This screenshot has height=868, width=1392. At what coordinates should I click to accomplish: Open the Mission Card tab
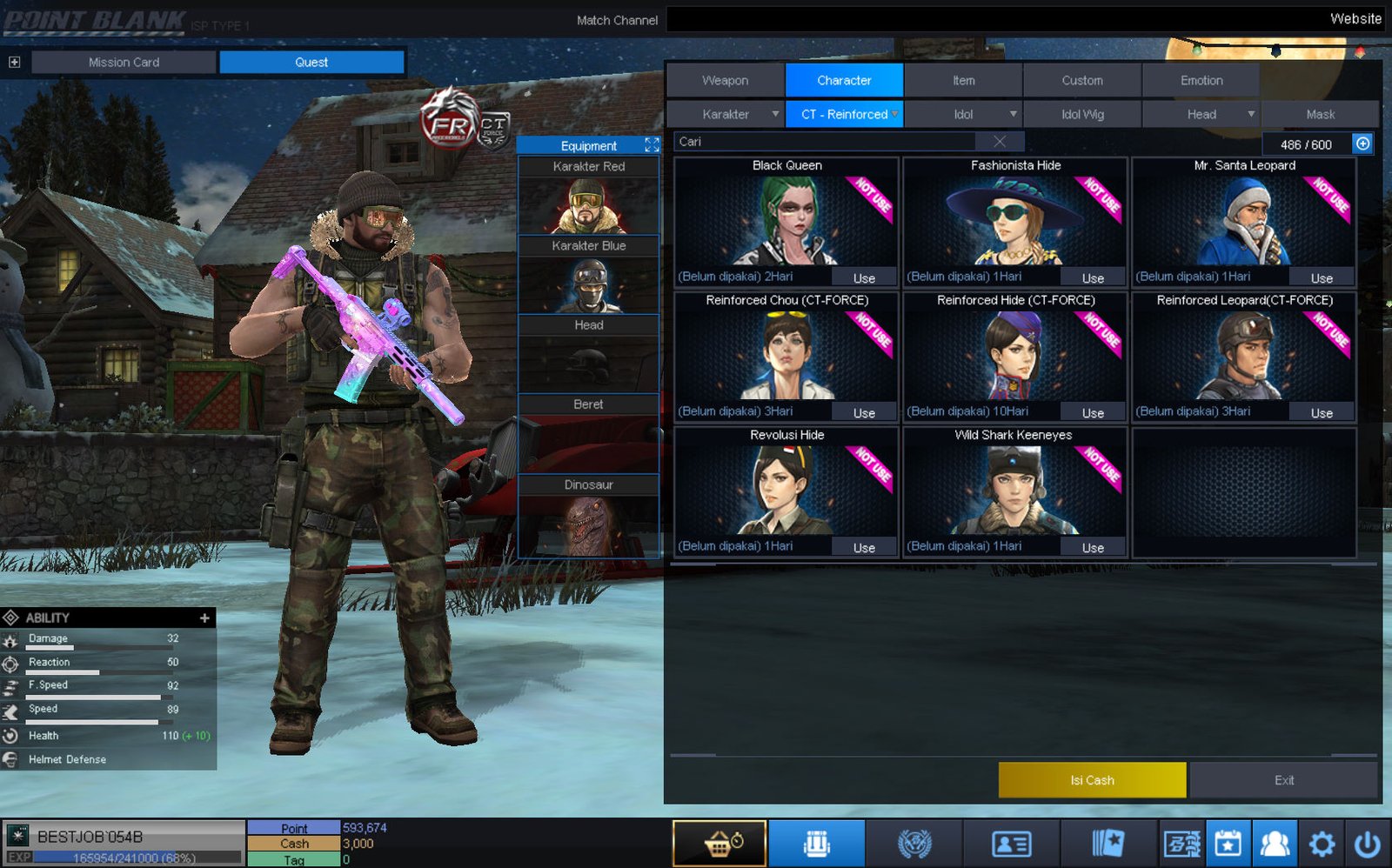click(x=124, y=62)
